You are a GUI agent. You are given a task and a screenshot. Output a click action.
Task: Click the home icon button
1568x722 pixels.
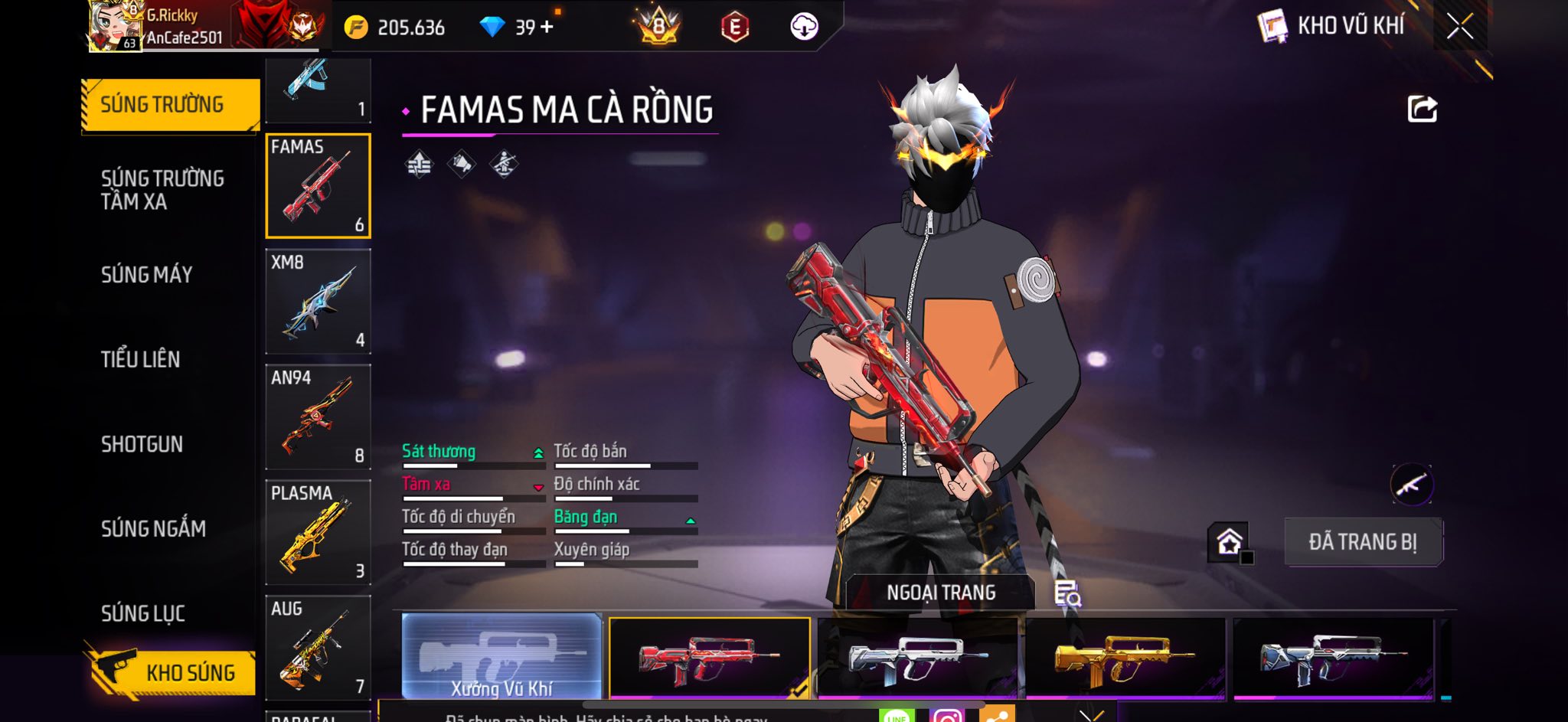coord(1229,542)
